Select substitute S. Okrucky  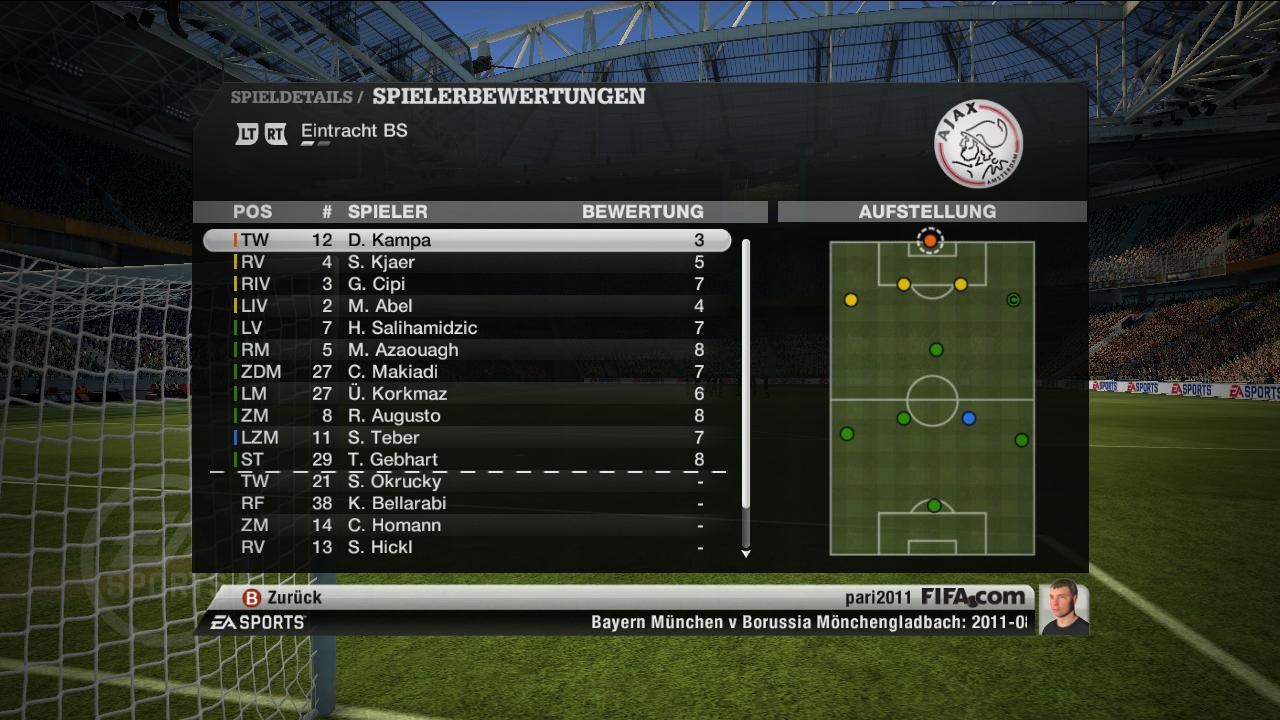(x=467, y=482)
